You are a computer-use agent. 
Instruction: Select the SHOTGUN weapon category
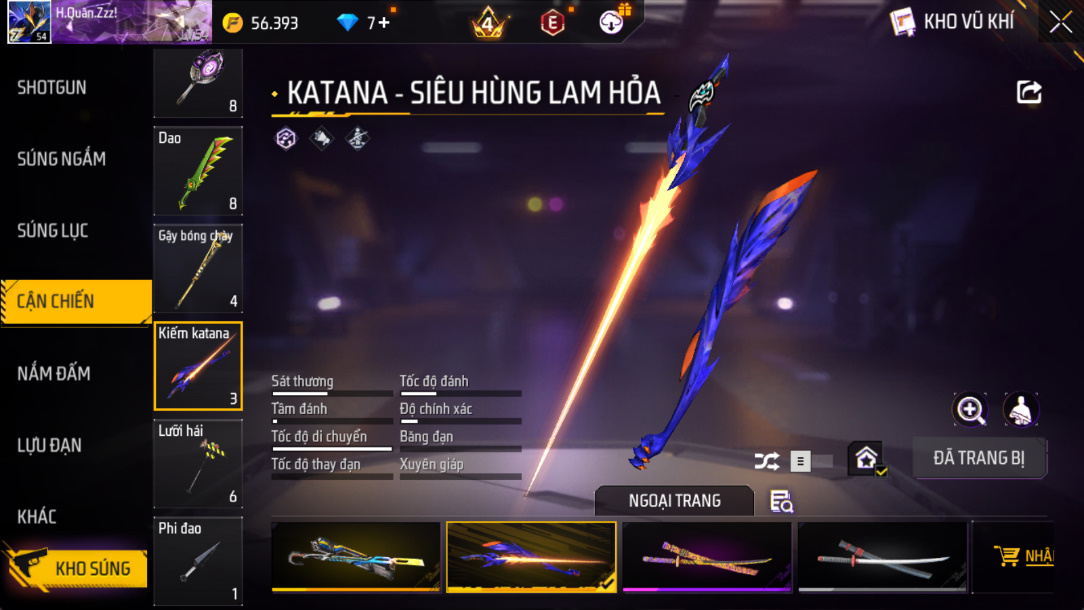(52, 88)
